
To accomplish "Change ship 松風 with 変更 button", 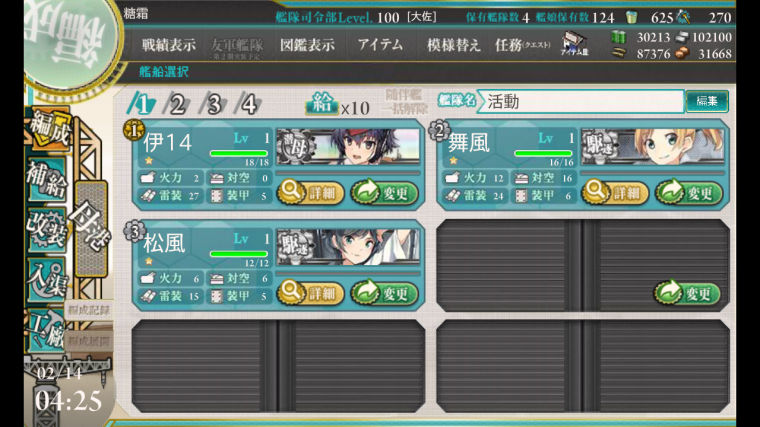I will [x=384, y=293].
